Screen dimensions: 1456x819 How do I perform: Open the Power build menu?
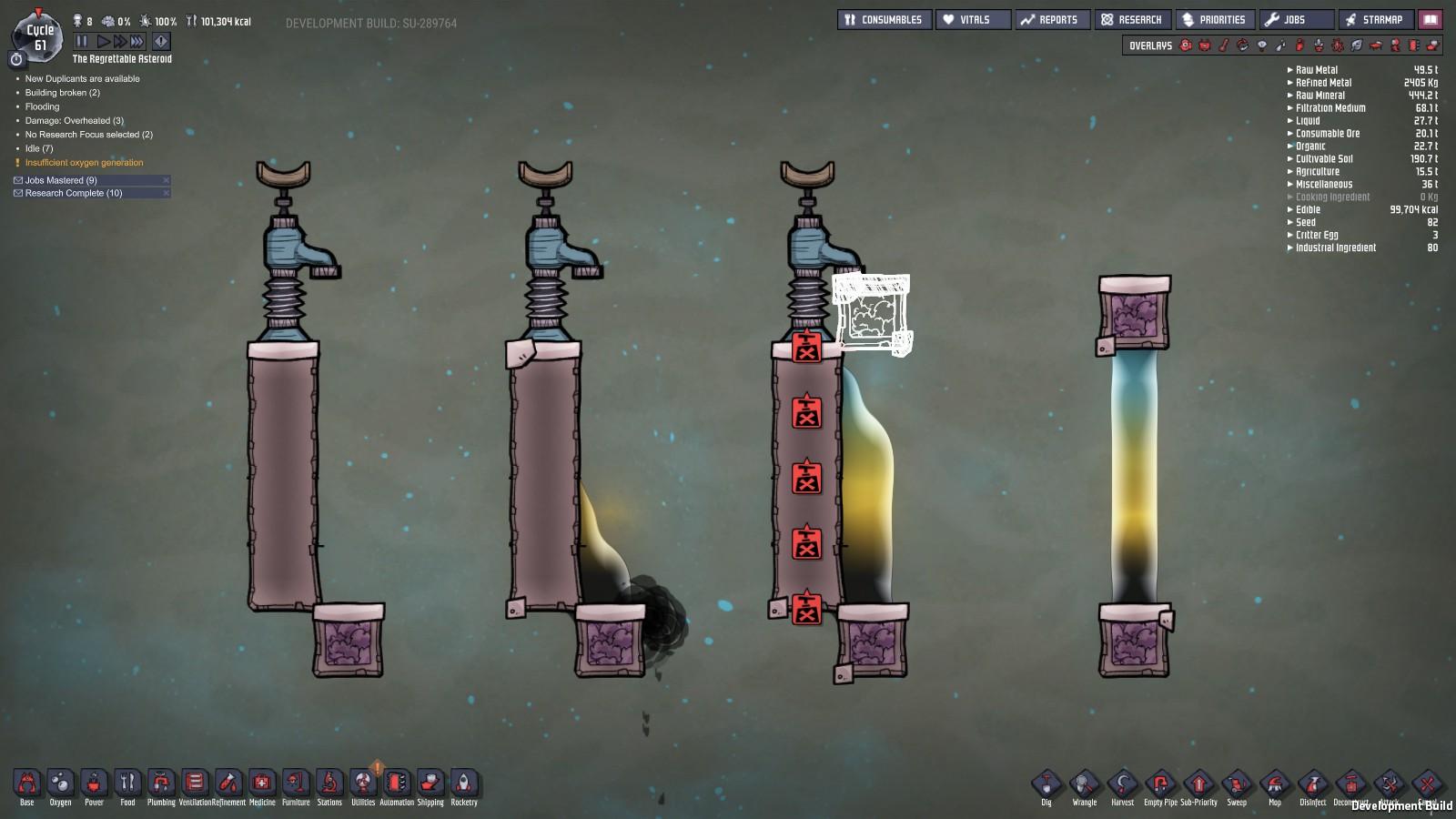(x=94, y=784)
